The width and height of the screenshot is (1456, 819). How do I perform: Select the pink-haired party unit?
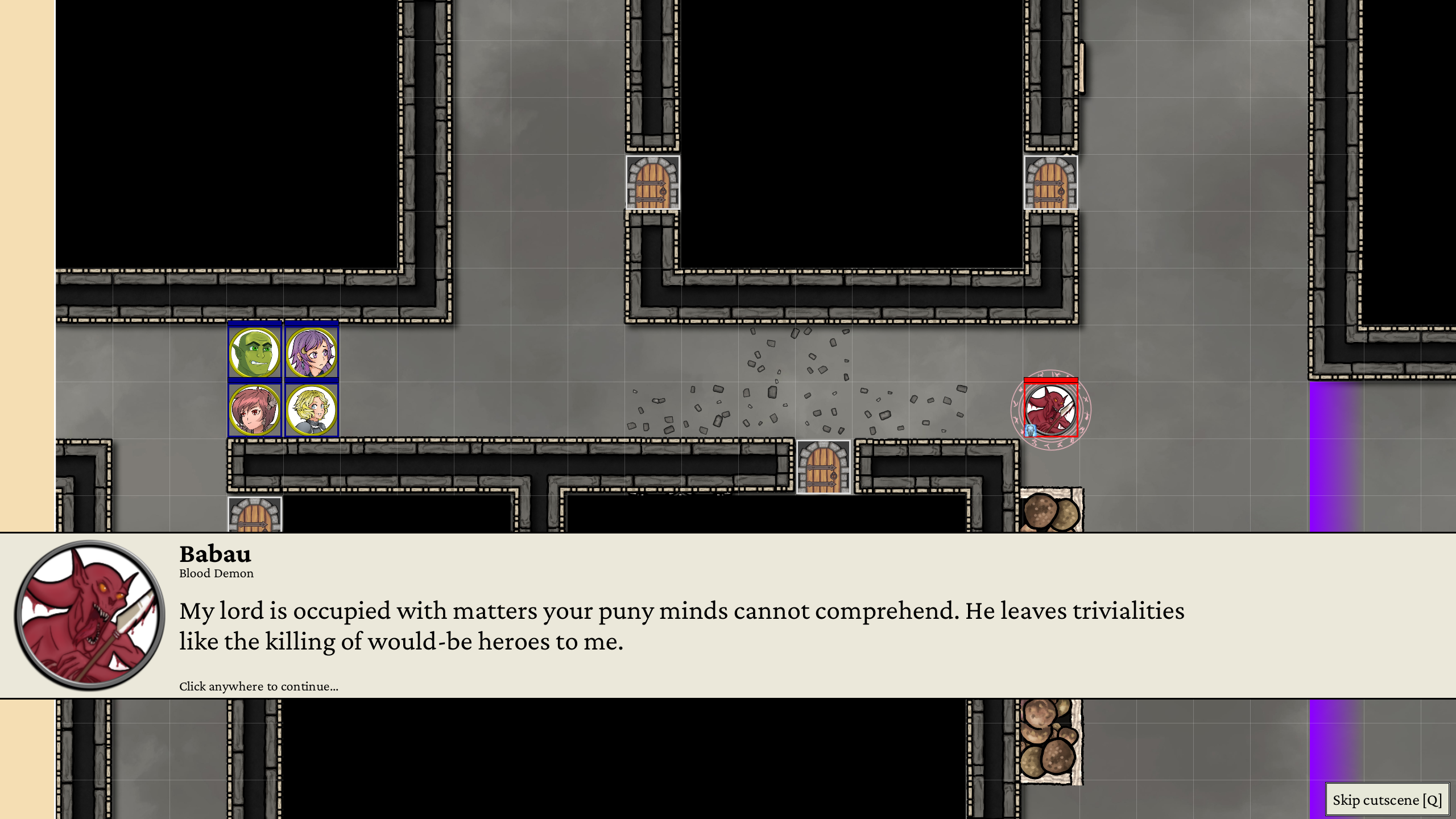[255, 409]
